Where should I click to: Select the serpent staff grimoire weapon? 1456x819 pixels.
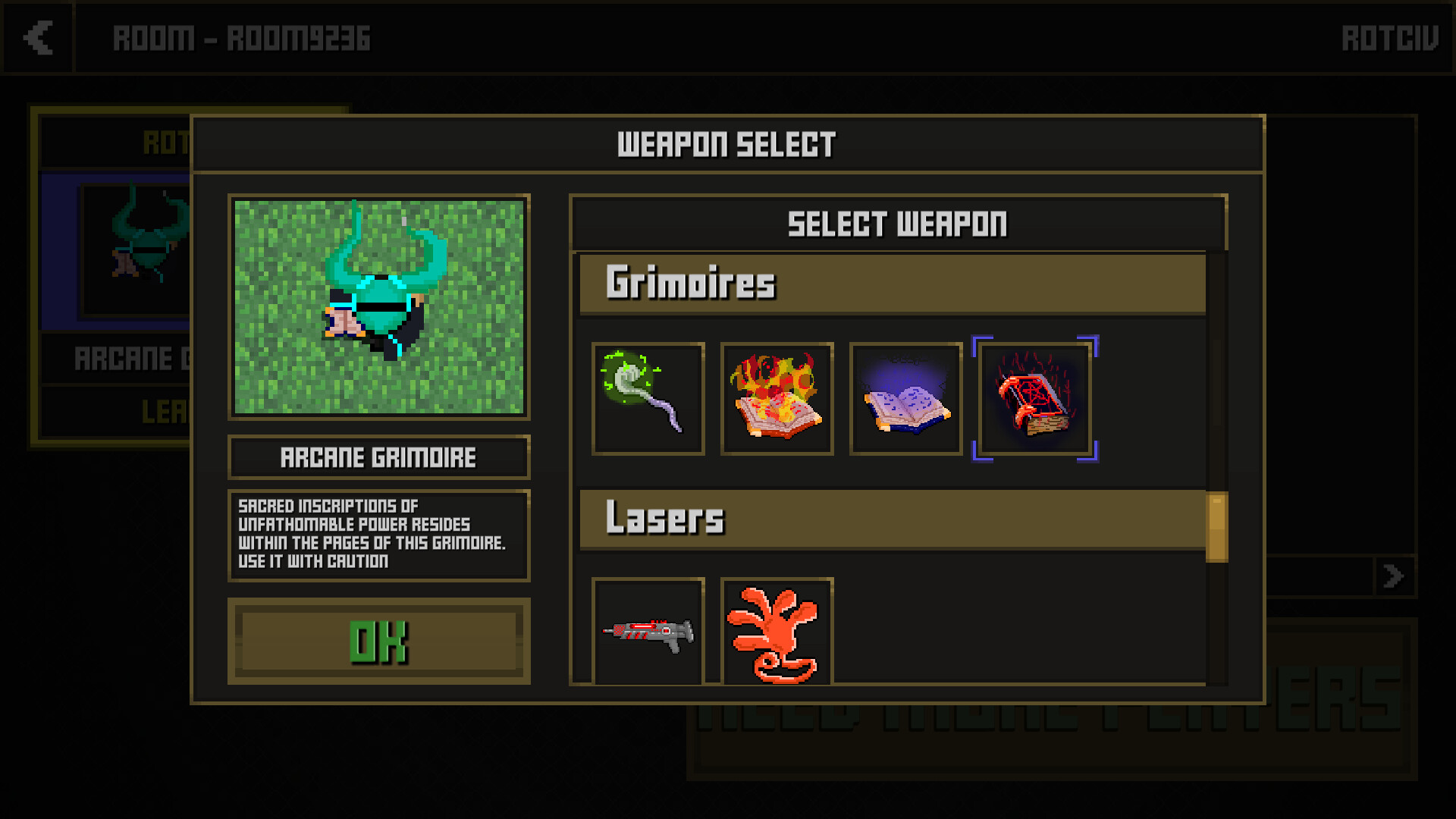(648, 398)
